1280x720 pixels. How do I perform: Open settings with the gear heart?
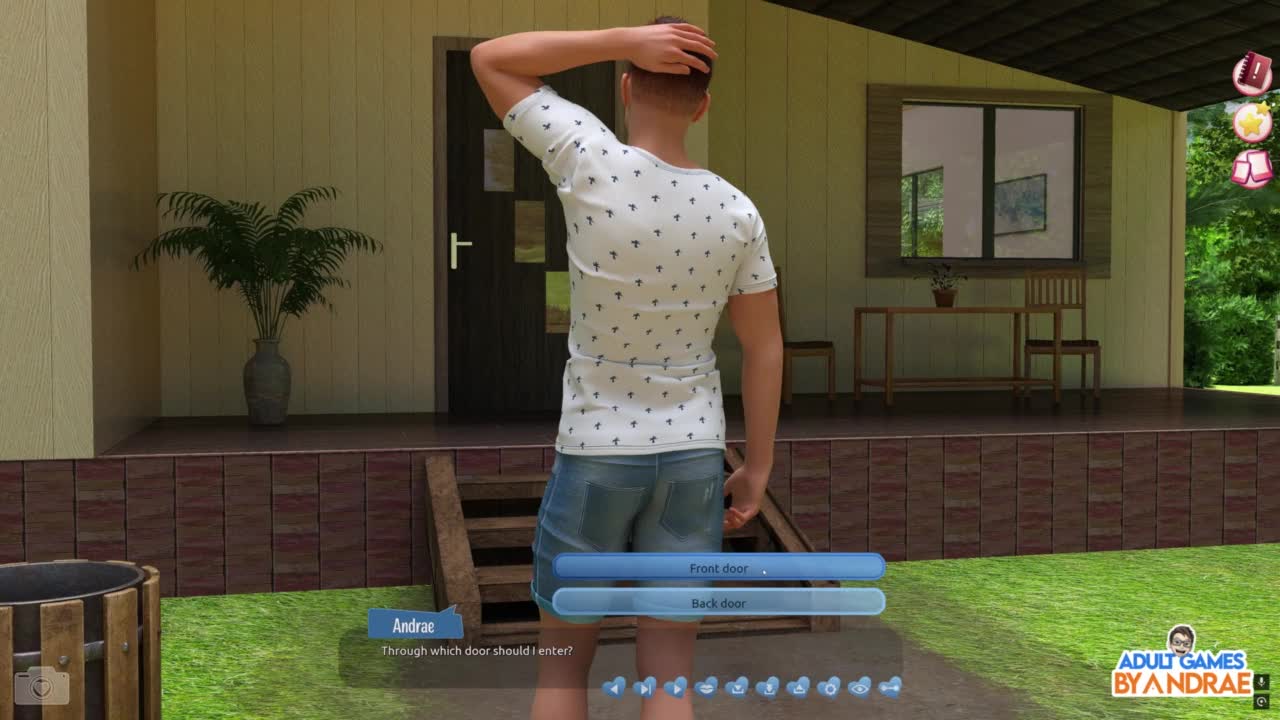829,687
